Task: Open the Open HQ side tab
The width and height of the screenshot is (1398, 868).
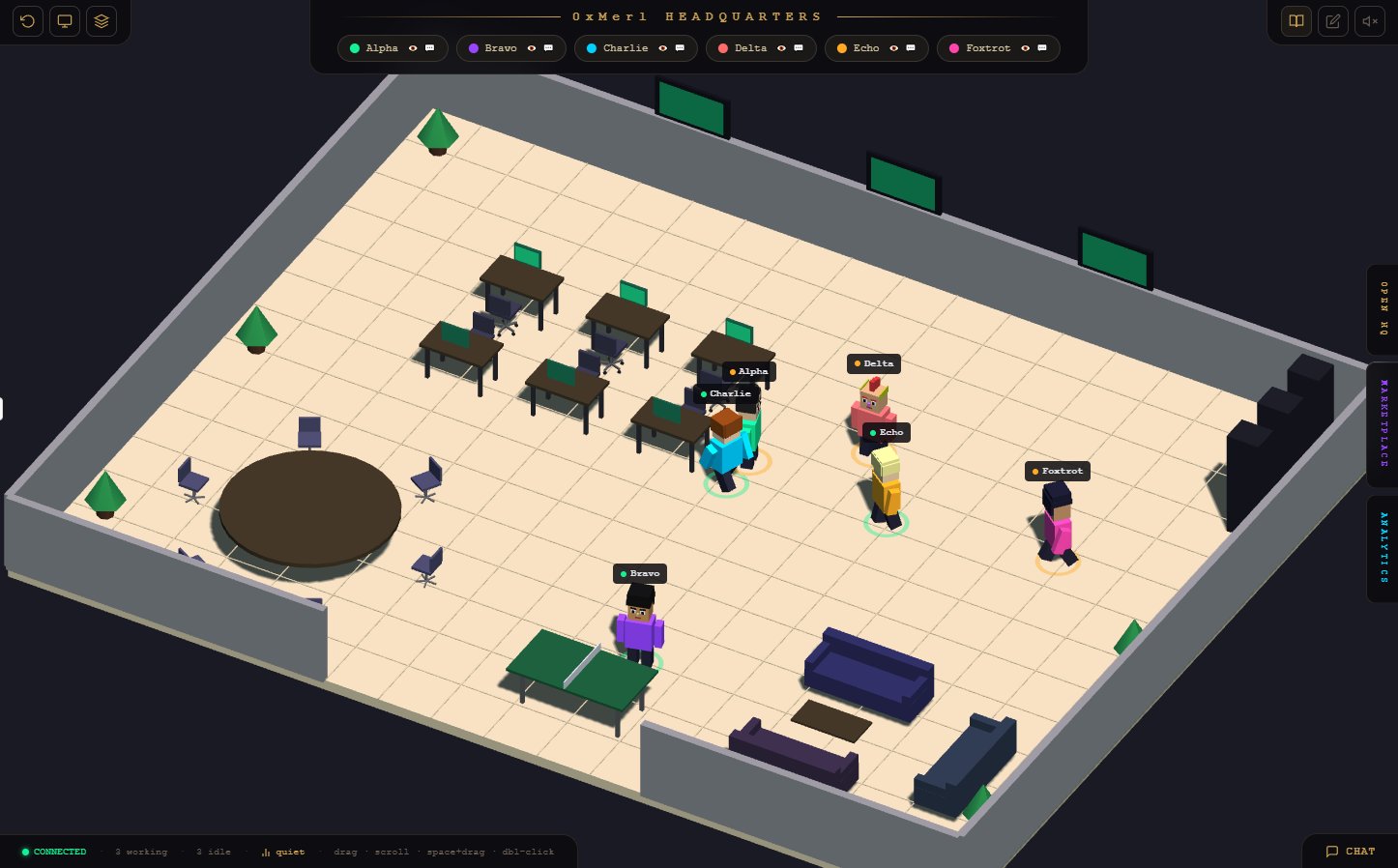Action: (x=1383, y=309)
